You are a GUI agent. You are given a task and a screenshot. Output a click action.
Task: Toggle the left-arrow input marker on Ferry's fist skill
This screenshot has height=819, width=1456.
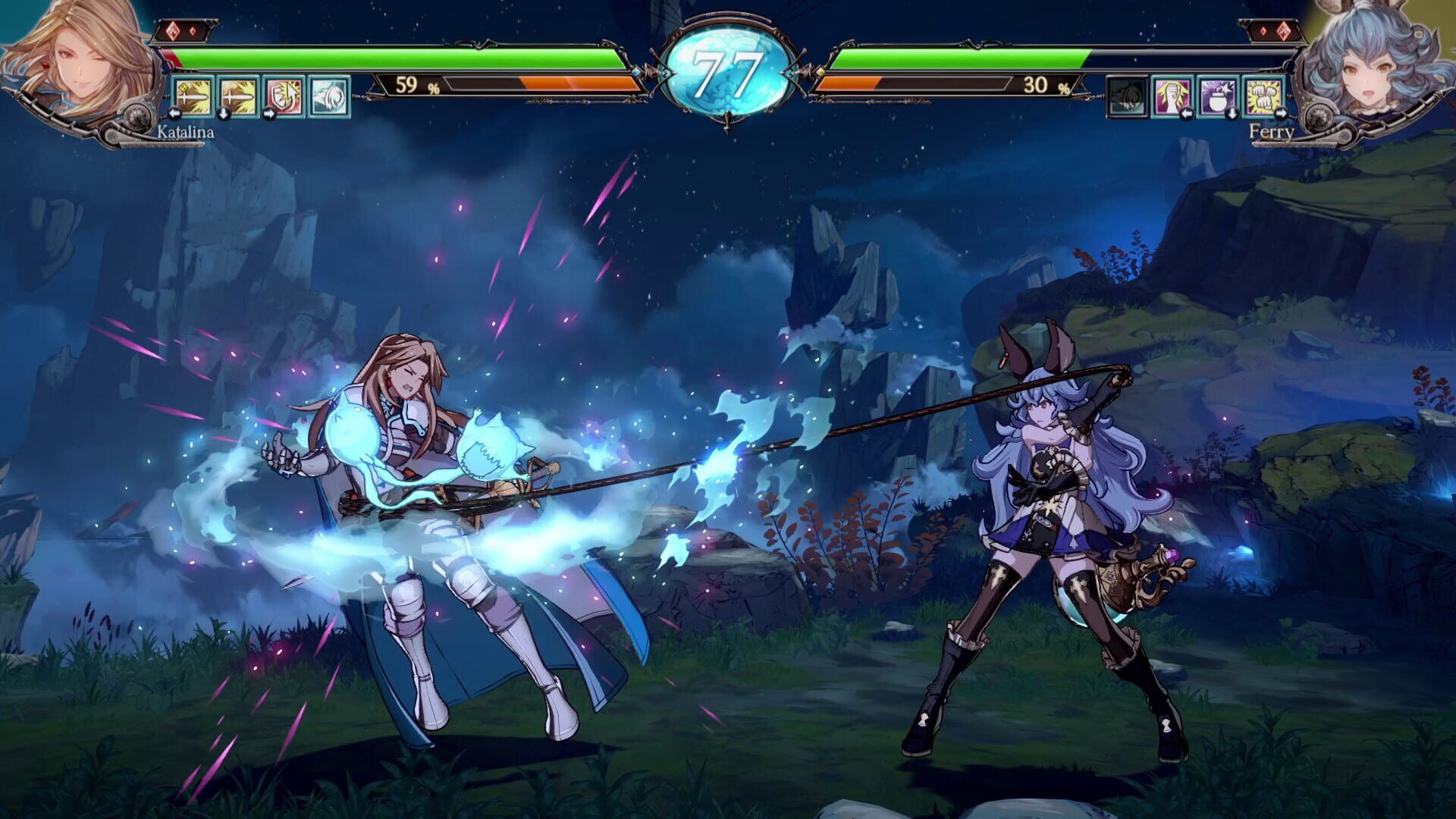pos(1188,114)
